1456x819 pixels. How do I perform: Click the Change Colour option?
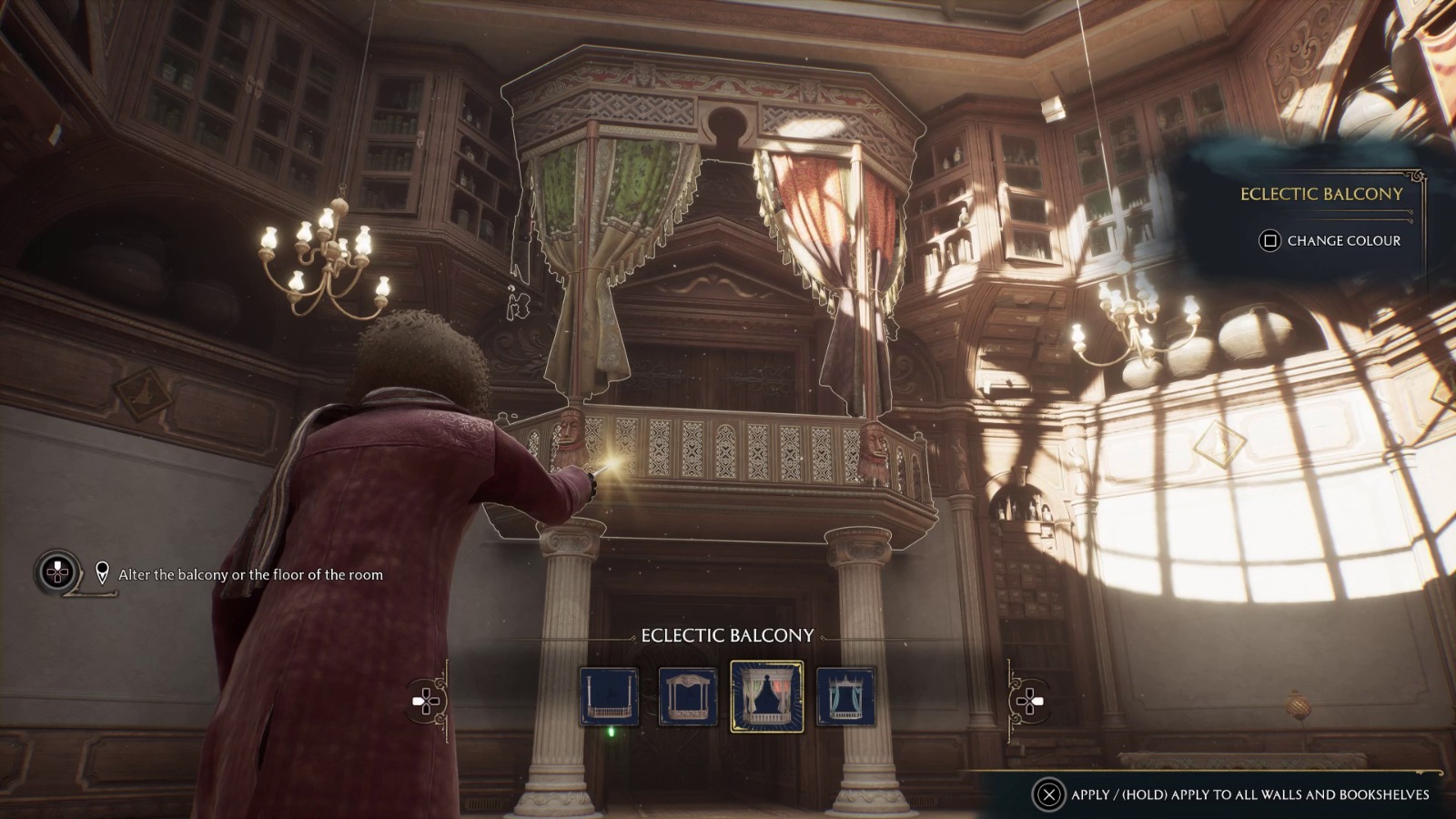1330,240
